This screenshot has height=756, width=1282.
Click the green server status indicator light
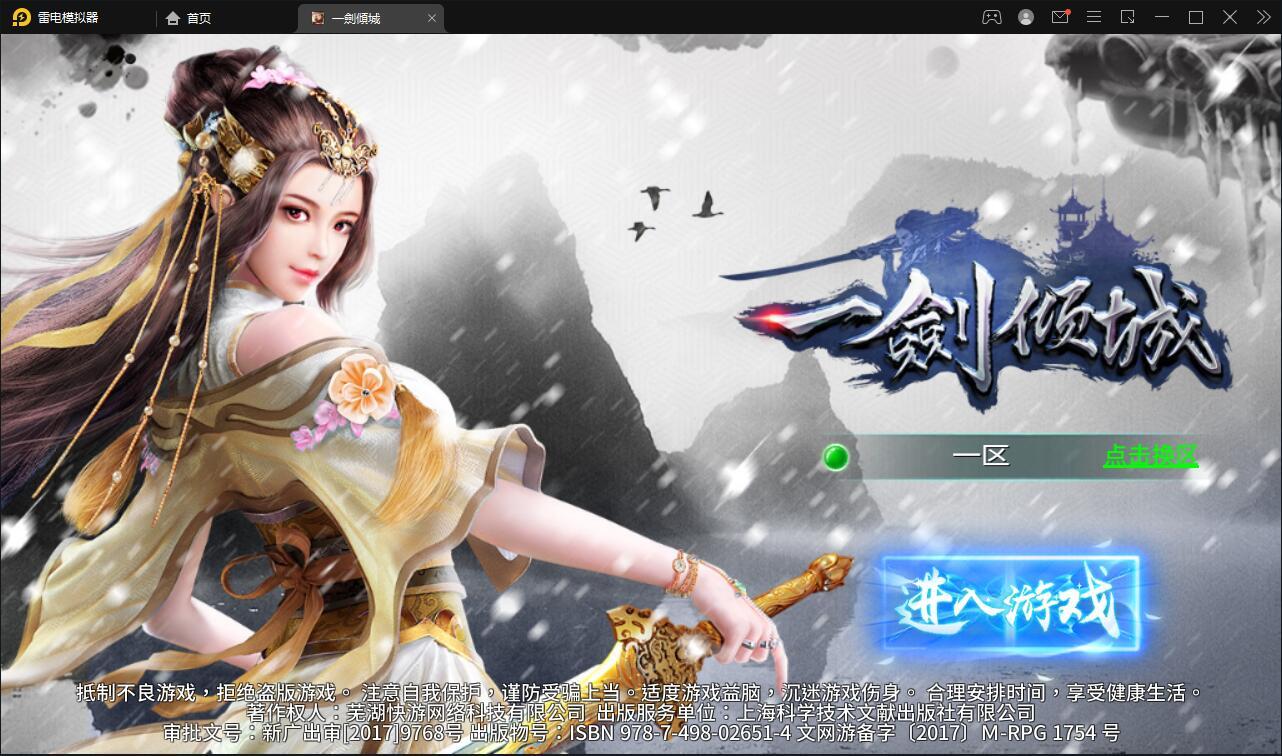click(836, 457)
